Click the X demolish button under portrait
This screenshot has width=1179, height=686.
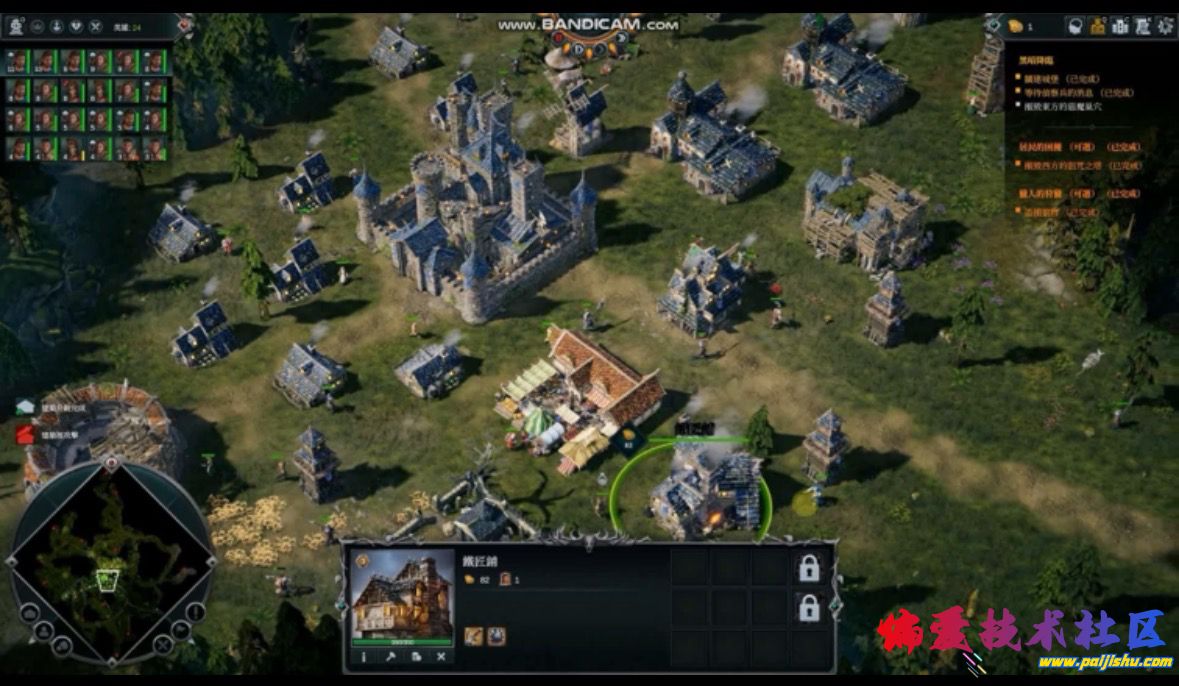coord(441,657)
